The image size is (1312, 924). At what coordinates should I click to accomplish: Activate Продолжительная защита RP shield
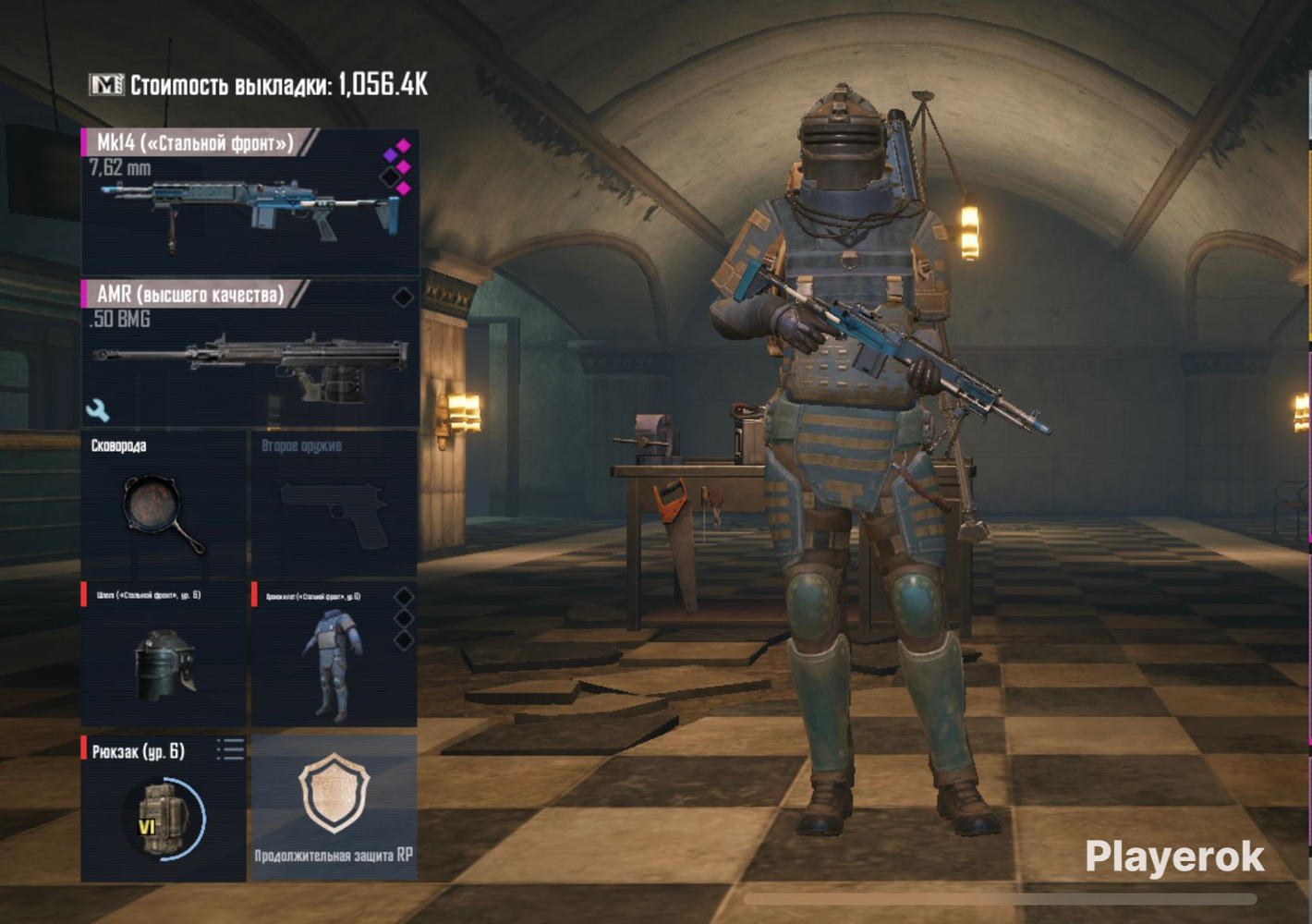(x=334, y=807)
